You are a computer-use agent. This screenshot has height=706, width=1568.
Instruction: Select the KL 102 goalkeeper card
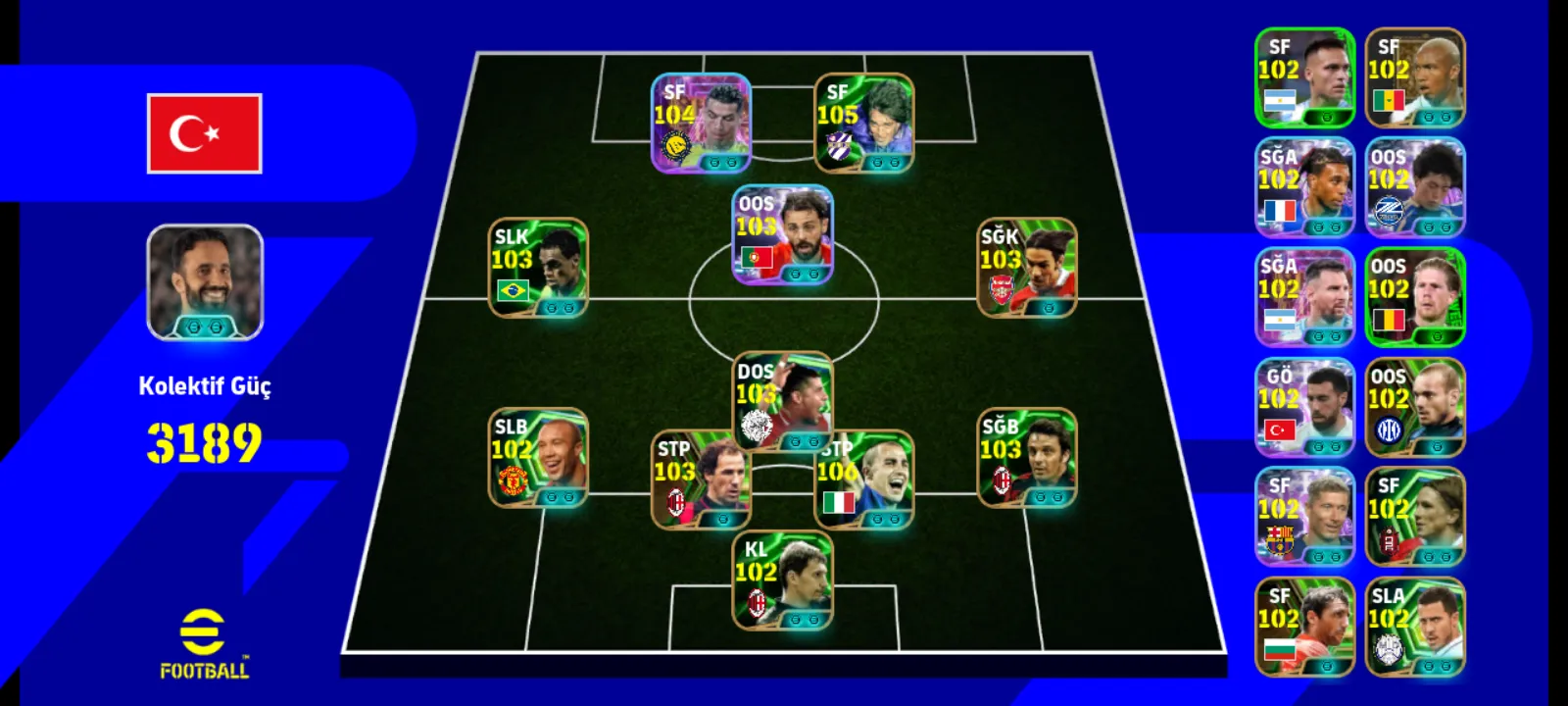coord(782,580)
